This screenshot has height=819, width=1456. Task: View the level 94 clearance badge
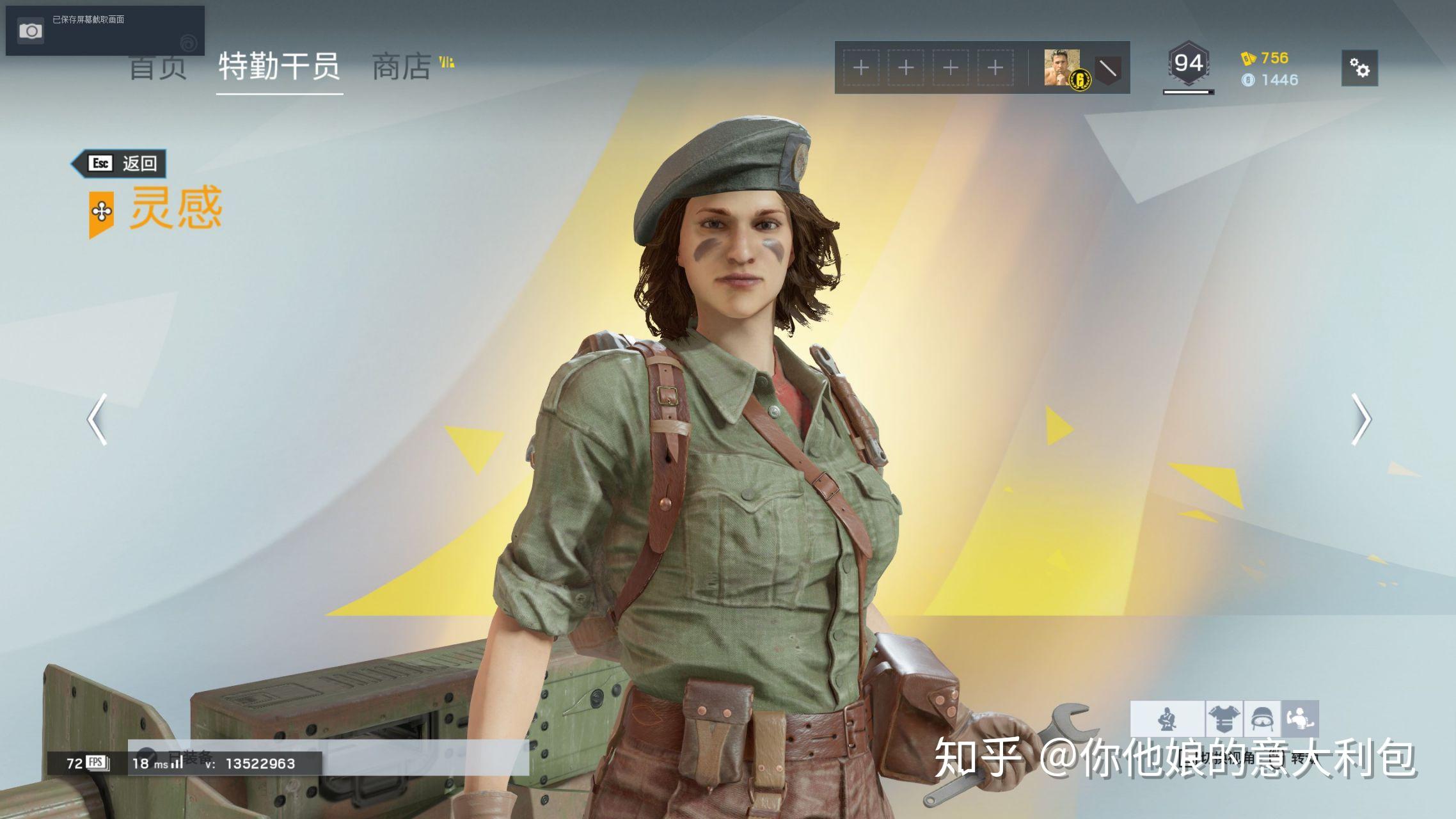1188,64
